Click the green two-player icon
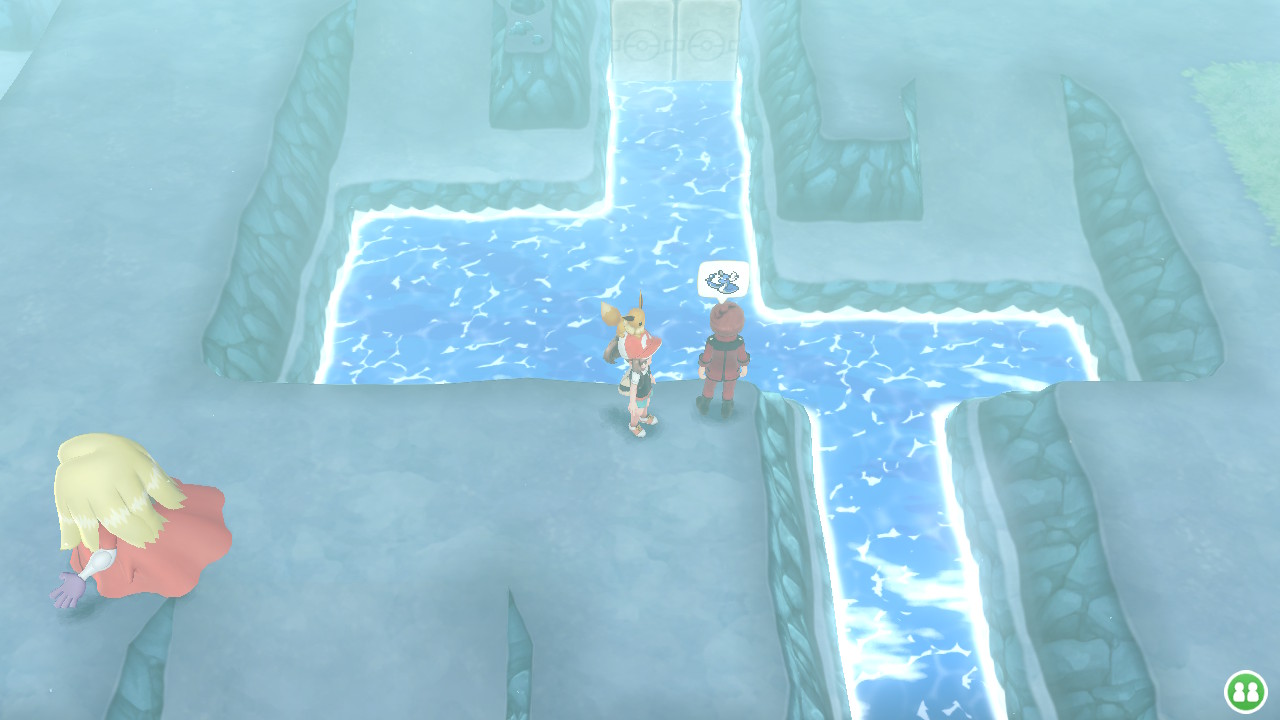The image size is (1280, 720). pyautogui.click(x=1245, y=691)
